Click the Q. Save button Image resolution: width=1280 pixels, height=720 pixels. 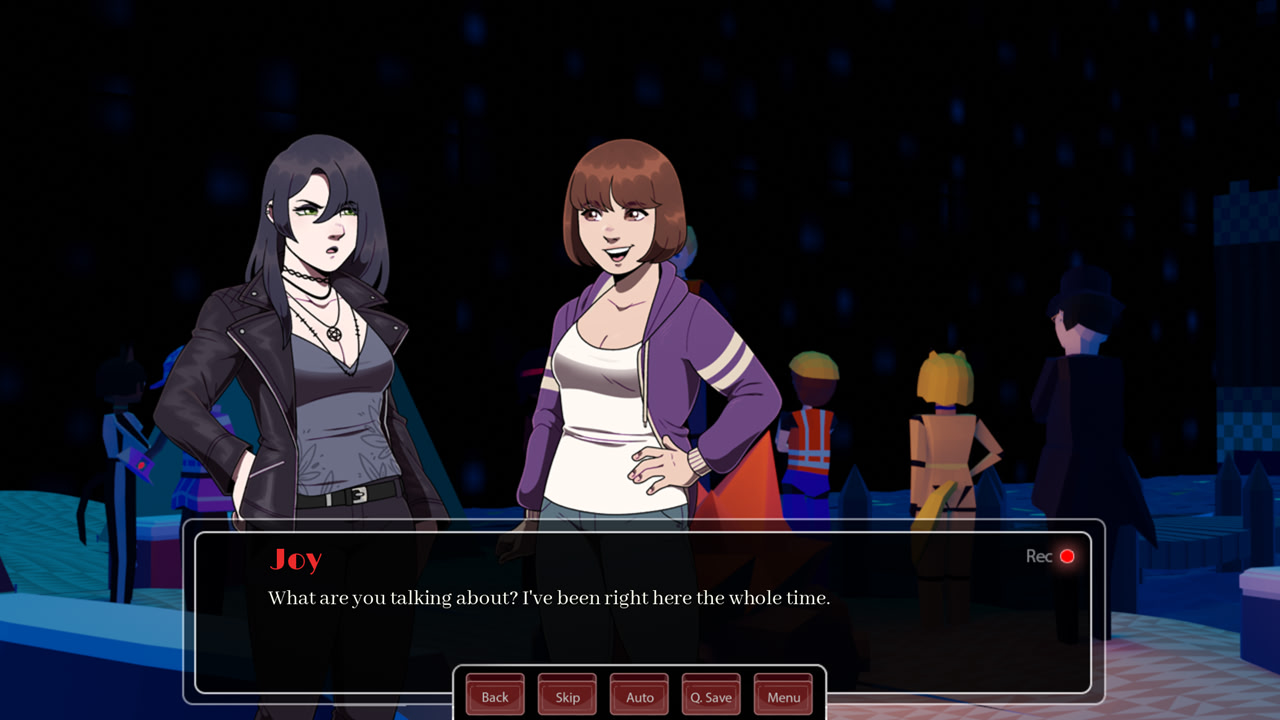(711, 696)
